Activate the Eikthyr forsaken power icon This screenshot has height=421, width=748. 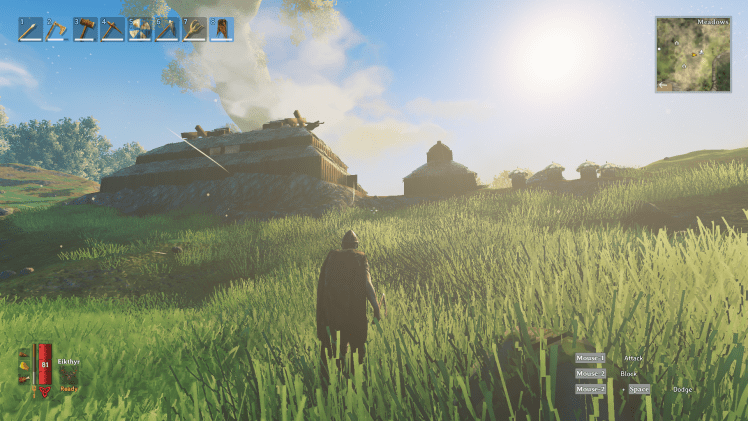(x=69, y=375)
